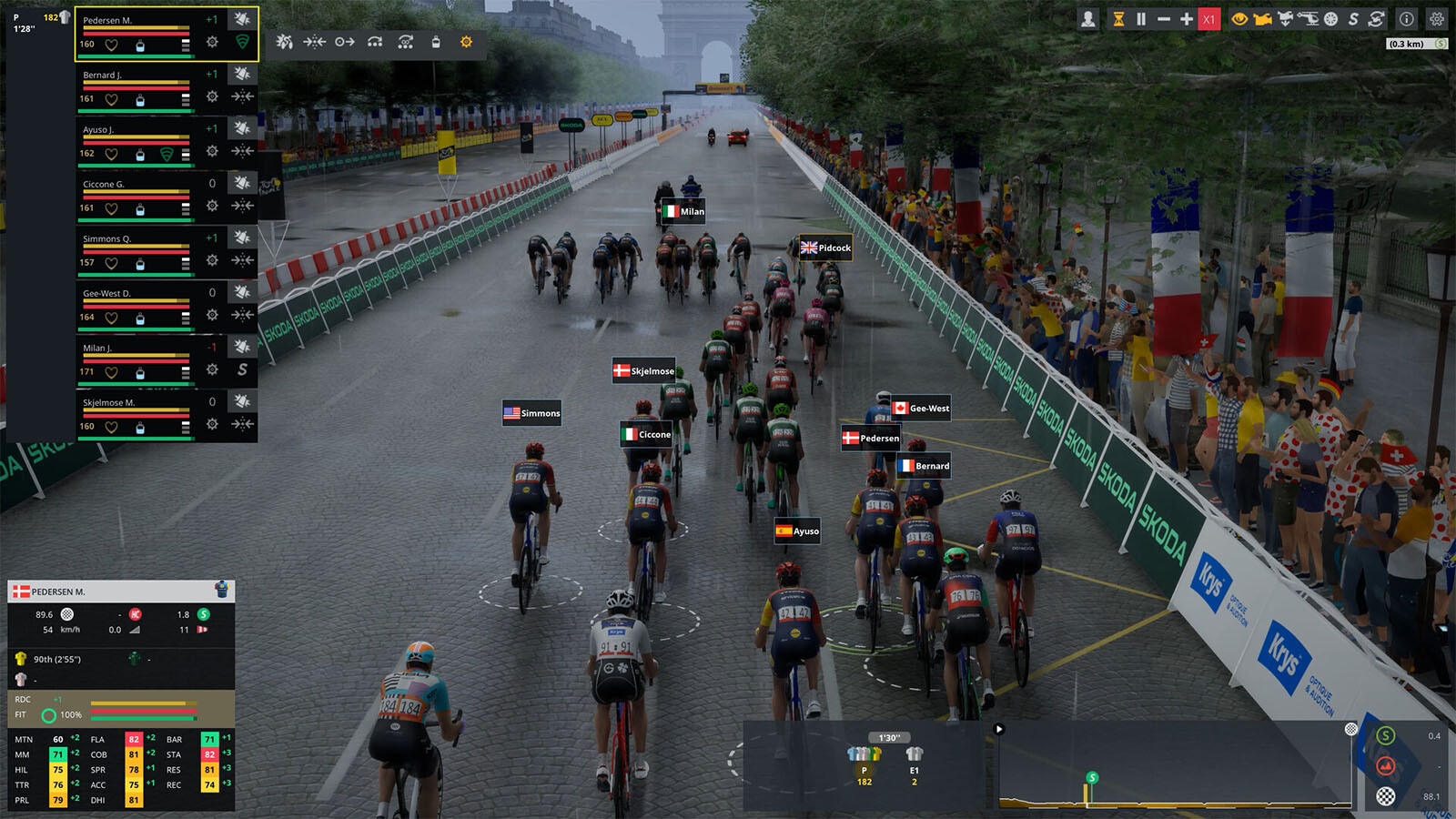Open the rider profile silhouette icon

[1087, 19]
